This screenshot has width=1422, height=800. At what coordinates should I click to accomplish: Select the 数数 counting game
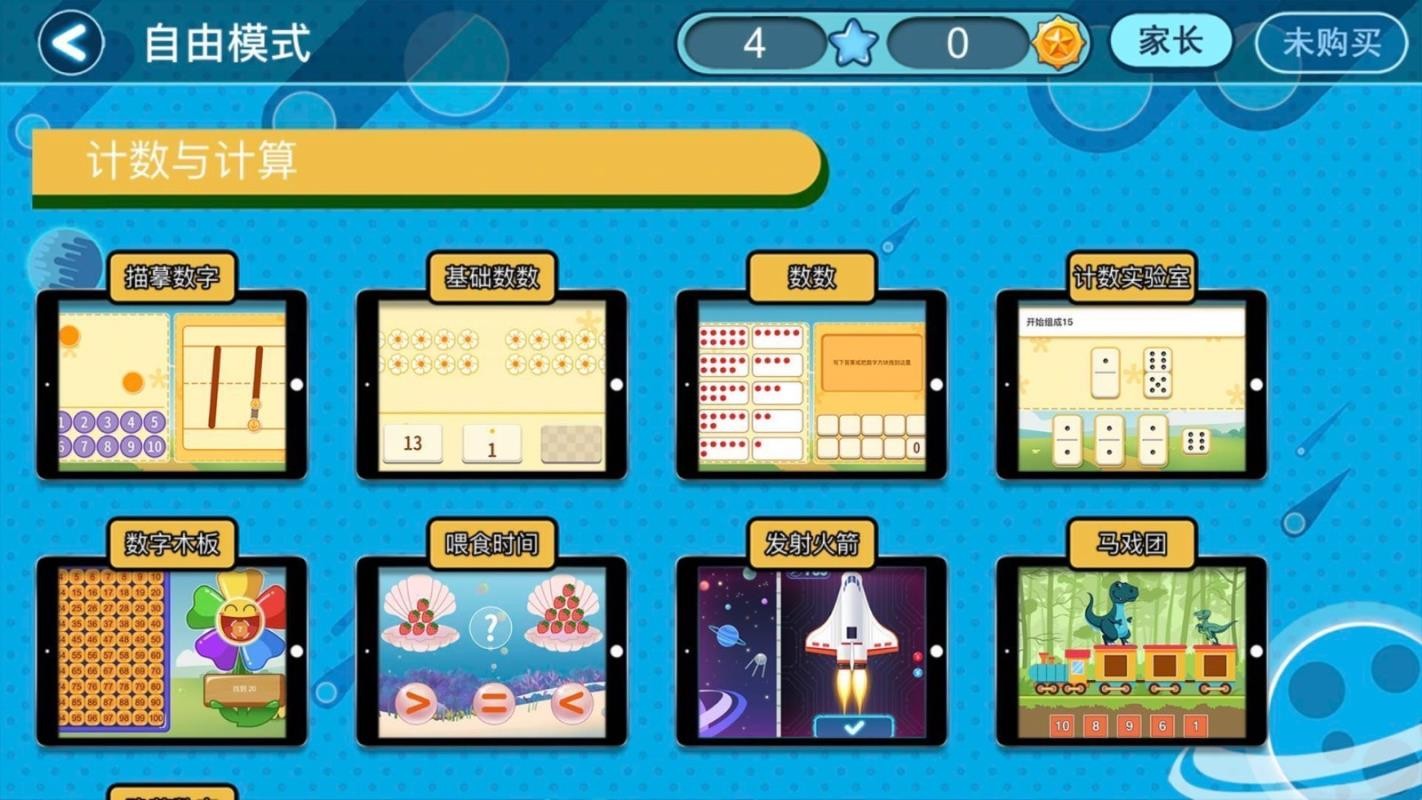[812, 383]
